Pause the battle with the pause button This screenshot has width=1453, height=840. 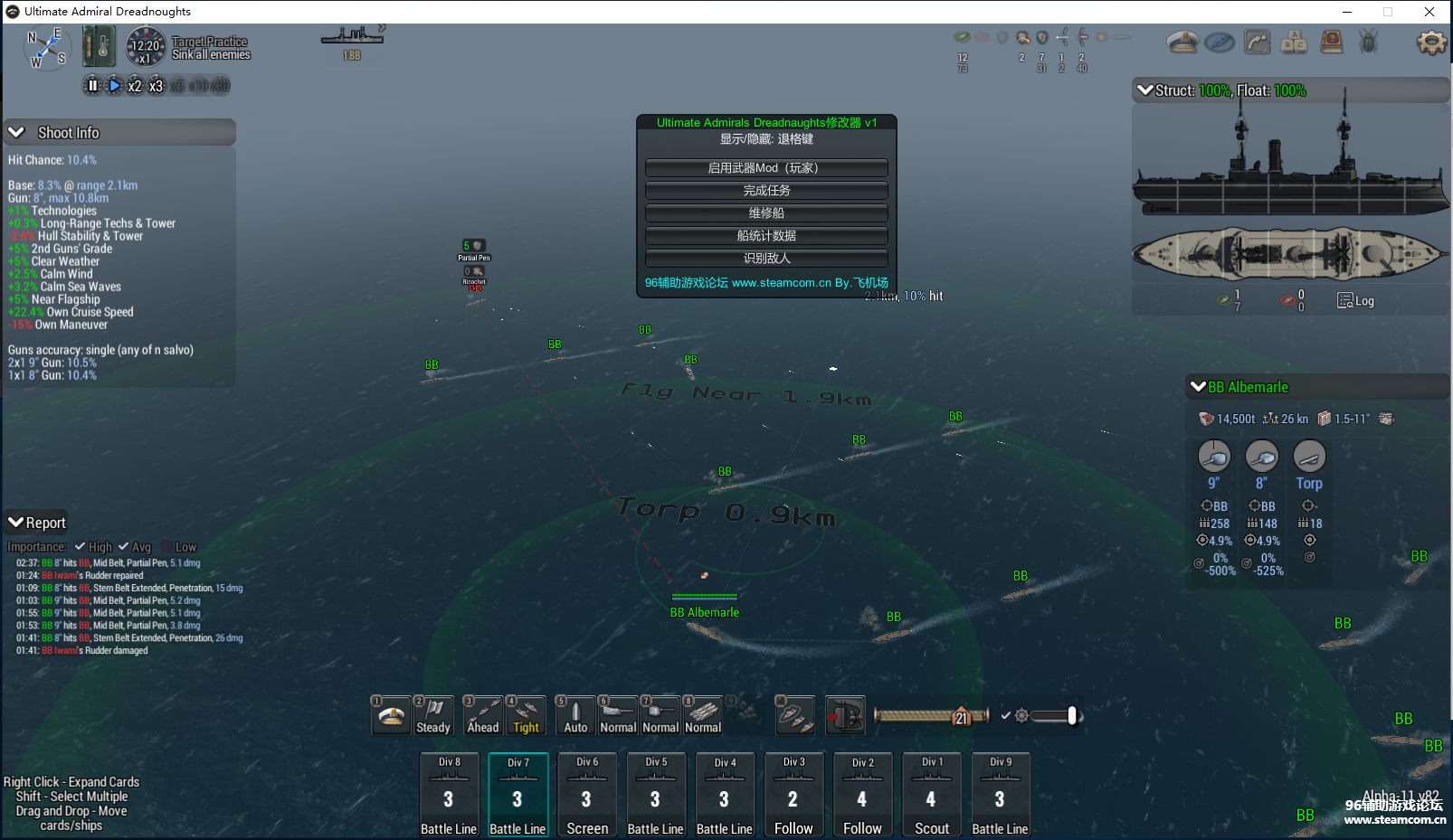pyautogui.click(x=91, y=86)
